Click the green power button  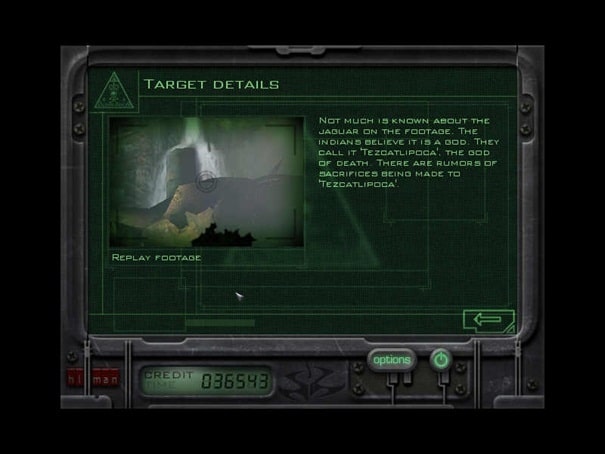(440, 359)
